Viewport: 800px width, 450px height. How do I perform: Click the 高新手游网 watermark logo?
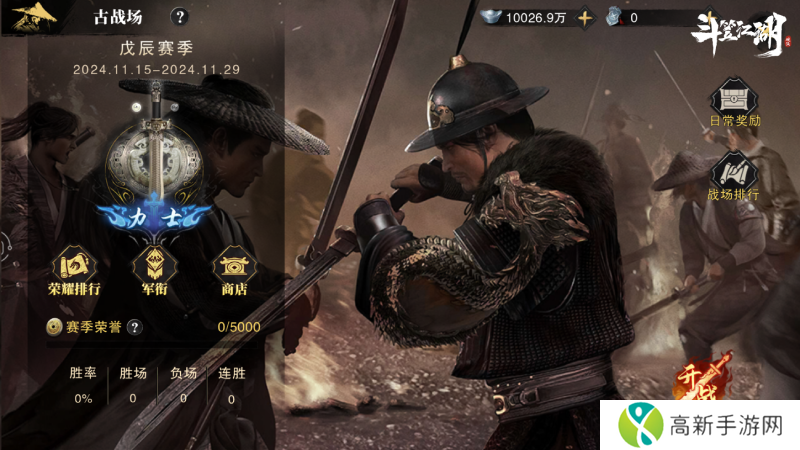(x=699, y=425)
